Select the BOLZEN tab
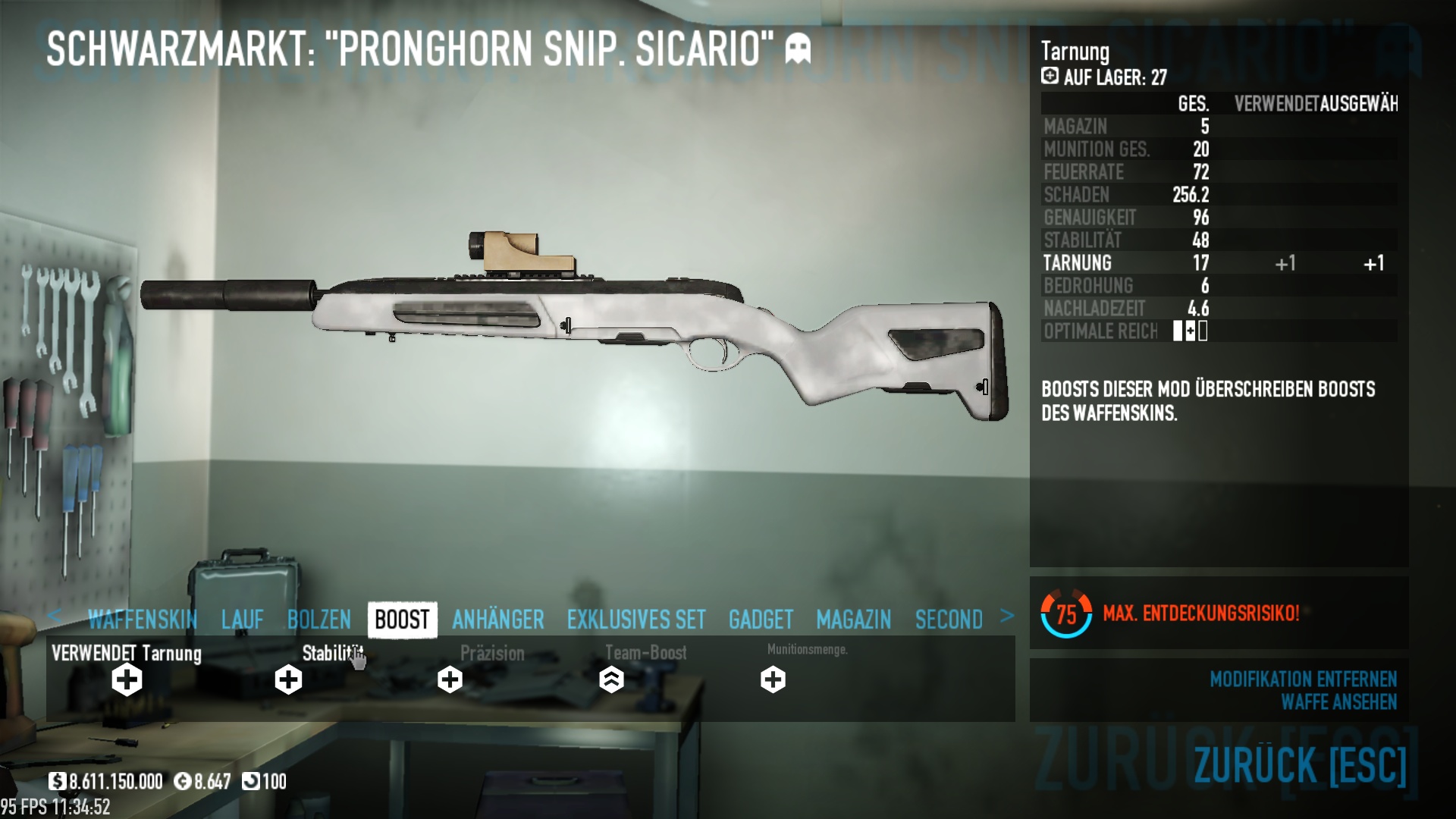 [x=319, y=620]
